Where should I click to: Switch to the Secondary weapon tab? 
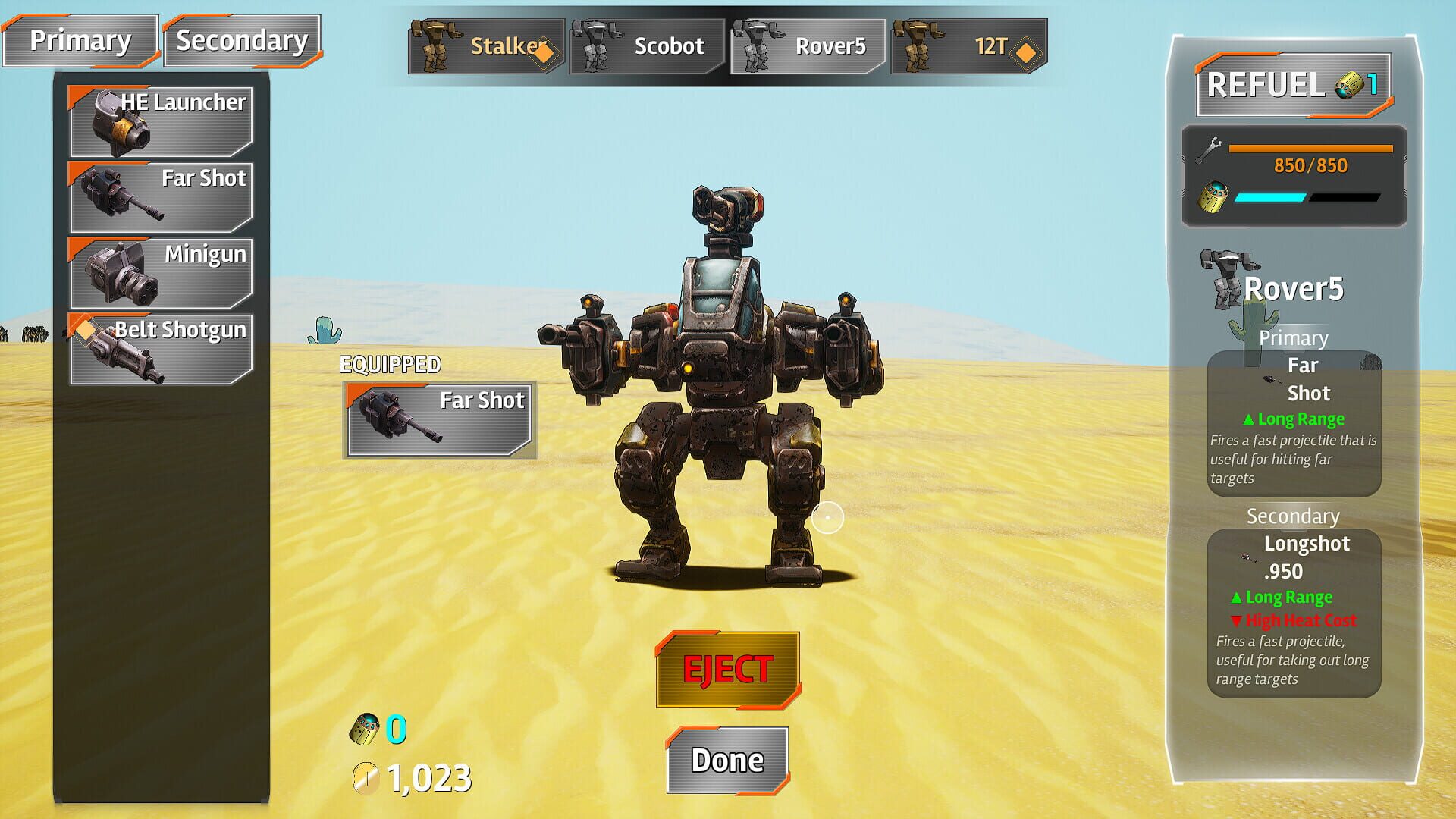241,41
